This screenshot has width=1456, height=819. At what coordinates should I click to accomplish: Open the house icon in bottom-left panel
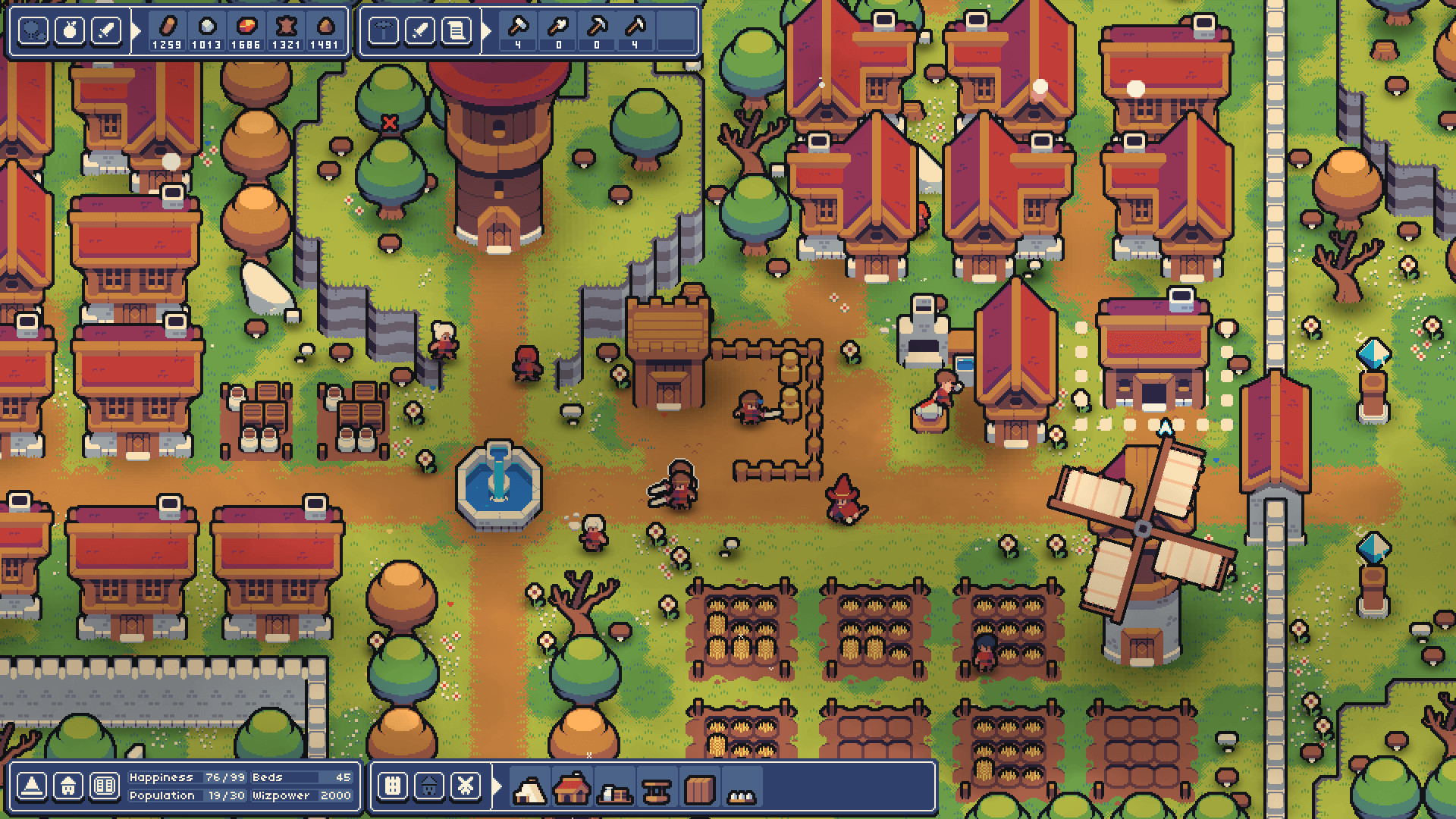click(68, 786)
